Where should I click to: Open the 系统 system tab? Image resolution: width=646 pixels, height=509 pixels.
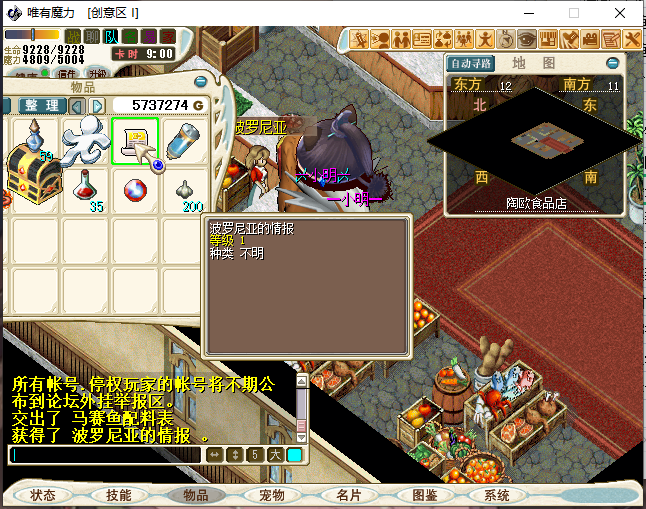coord(497,495)
